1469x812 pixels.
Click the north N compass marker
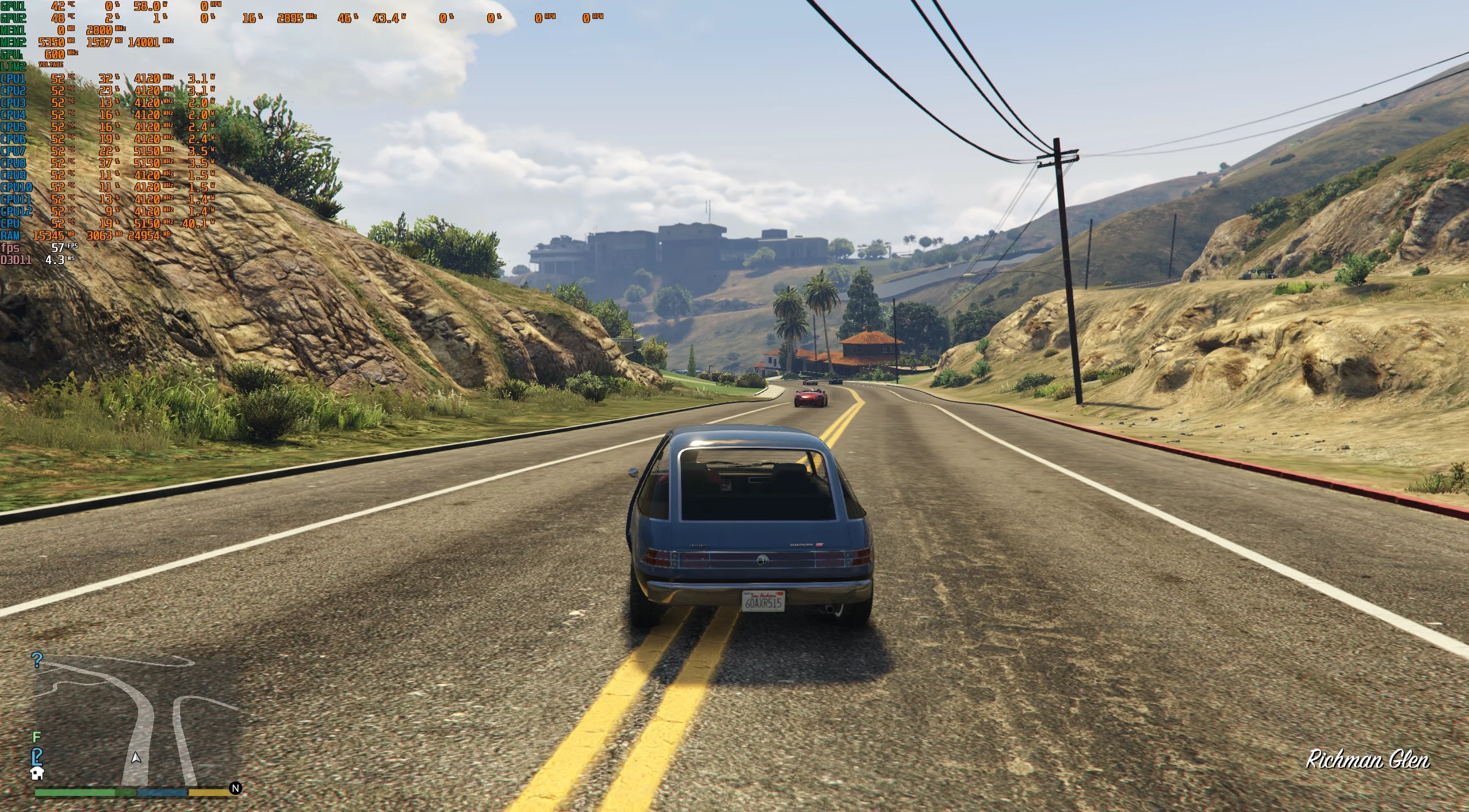pos(235,788)
